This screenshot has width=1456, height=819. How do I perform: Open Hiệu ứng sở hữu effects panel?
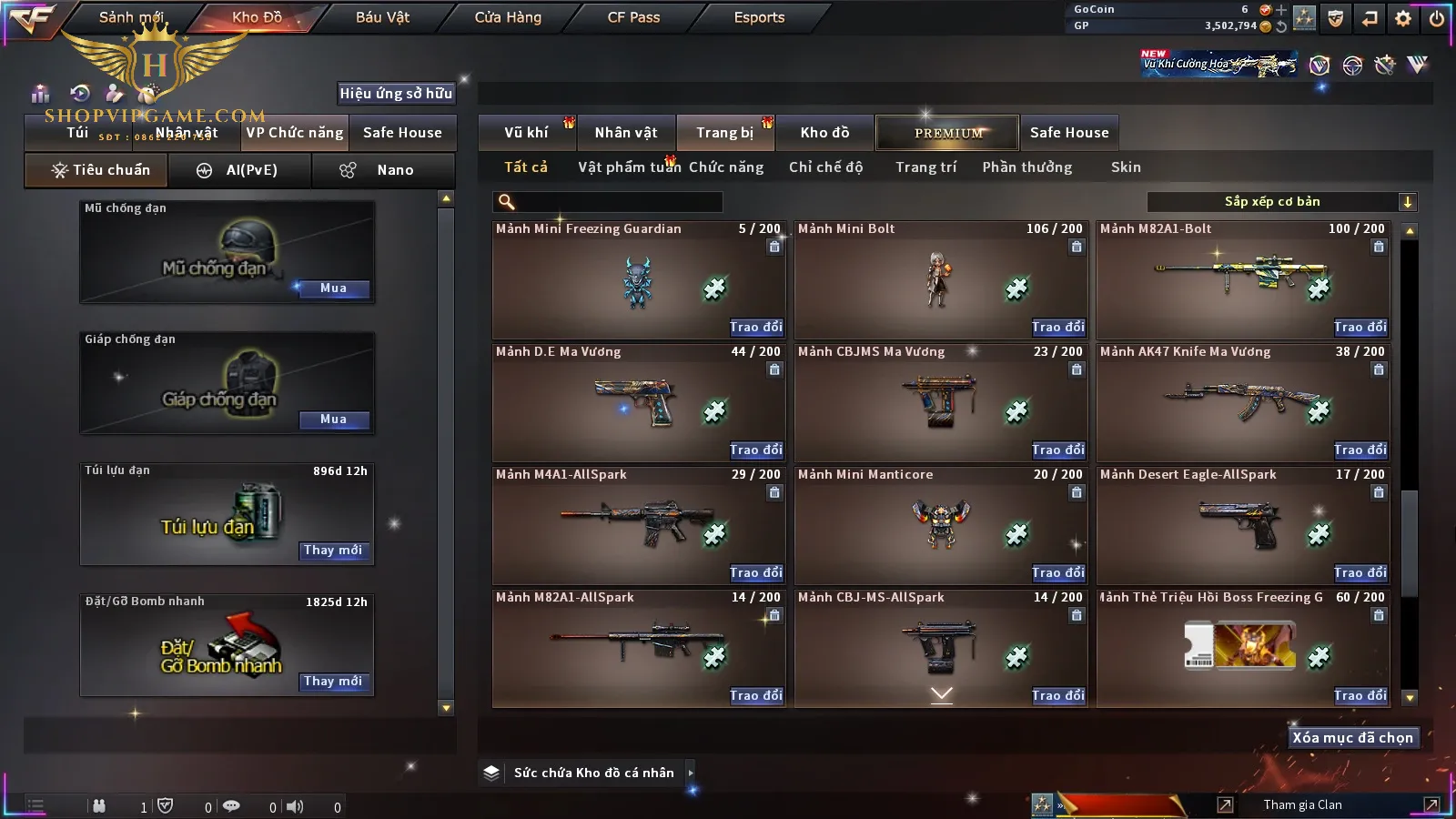point(396,94)
